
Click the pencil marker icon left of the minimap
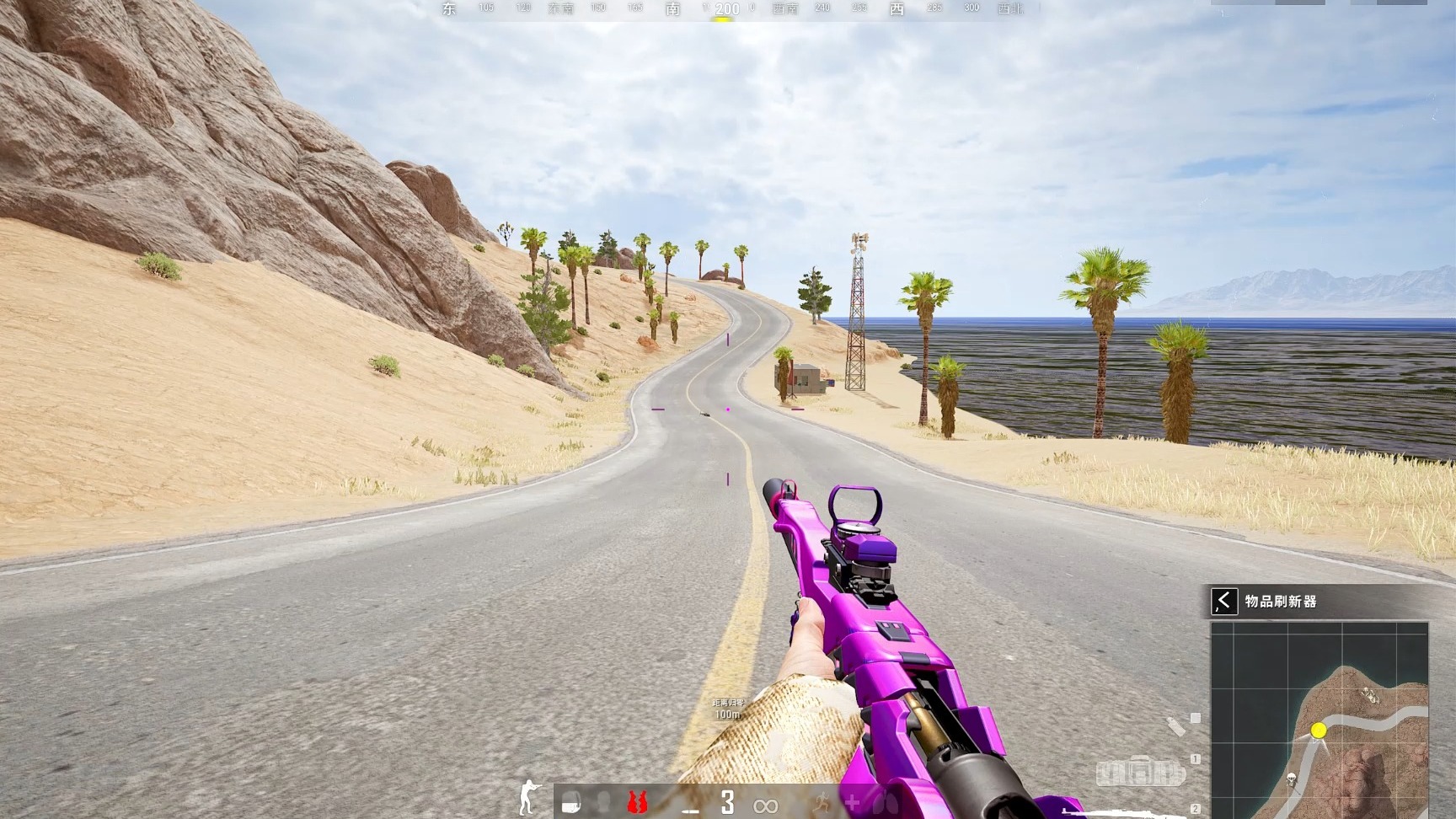click(1175, 725)
